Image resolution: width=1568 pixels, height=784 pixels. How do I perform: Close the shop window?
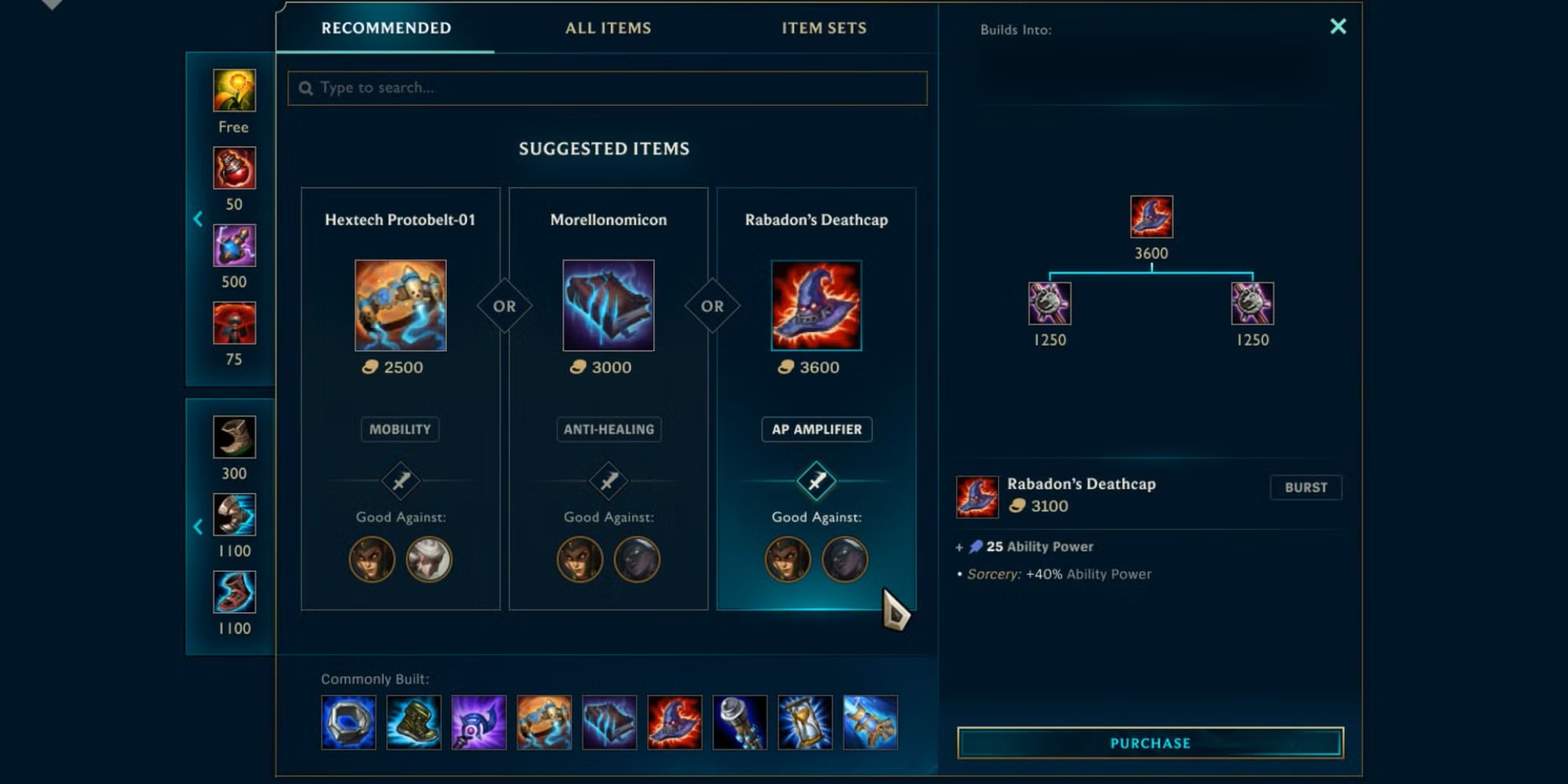click(x=1338, y=27)
